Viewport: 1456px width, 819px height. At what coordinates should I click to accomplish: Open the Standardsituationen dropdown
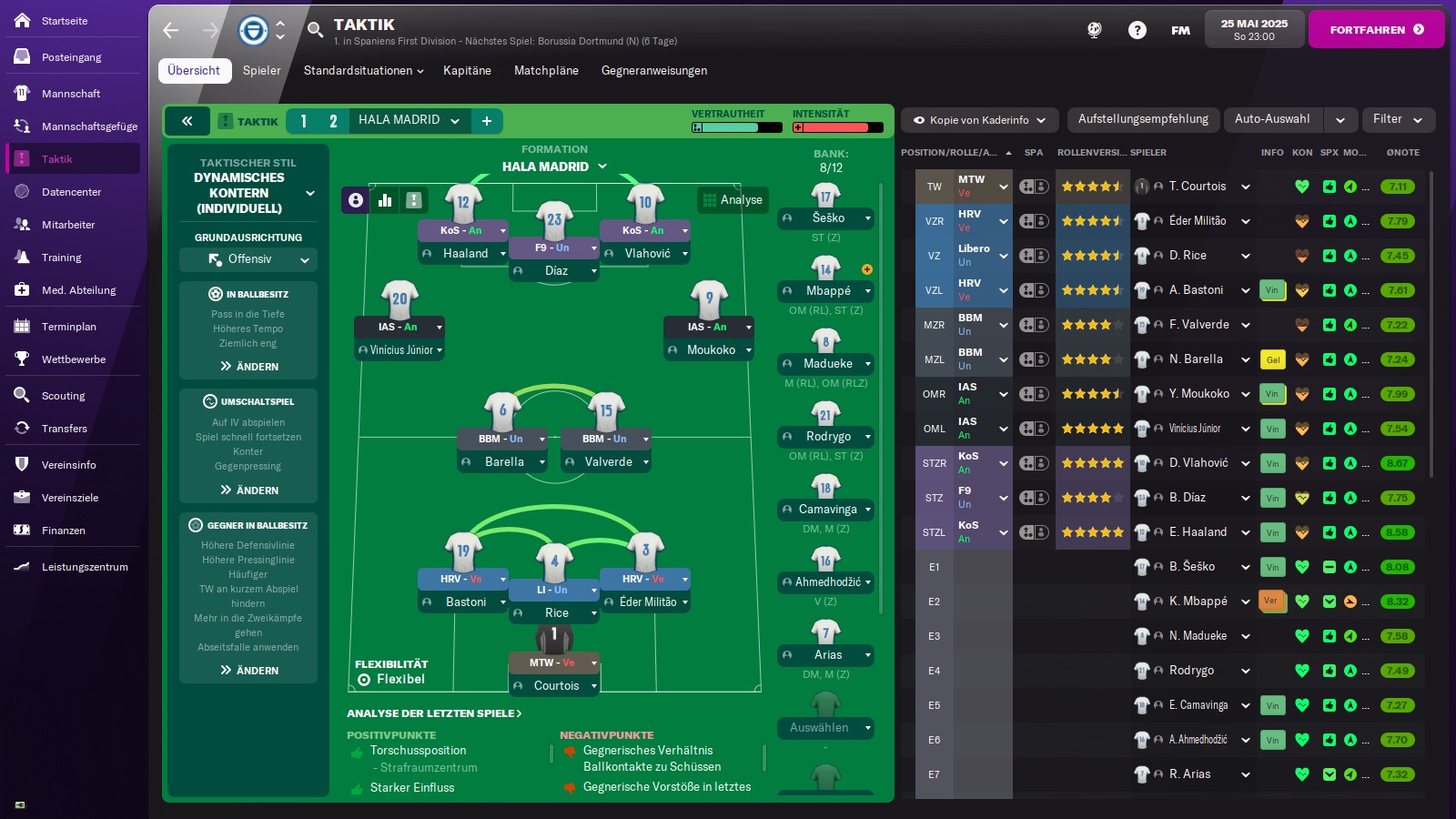click(363, 71)
